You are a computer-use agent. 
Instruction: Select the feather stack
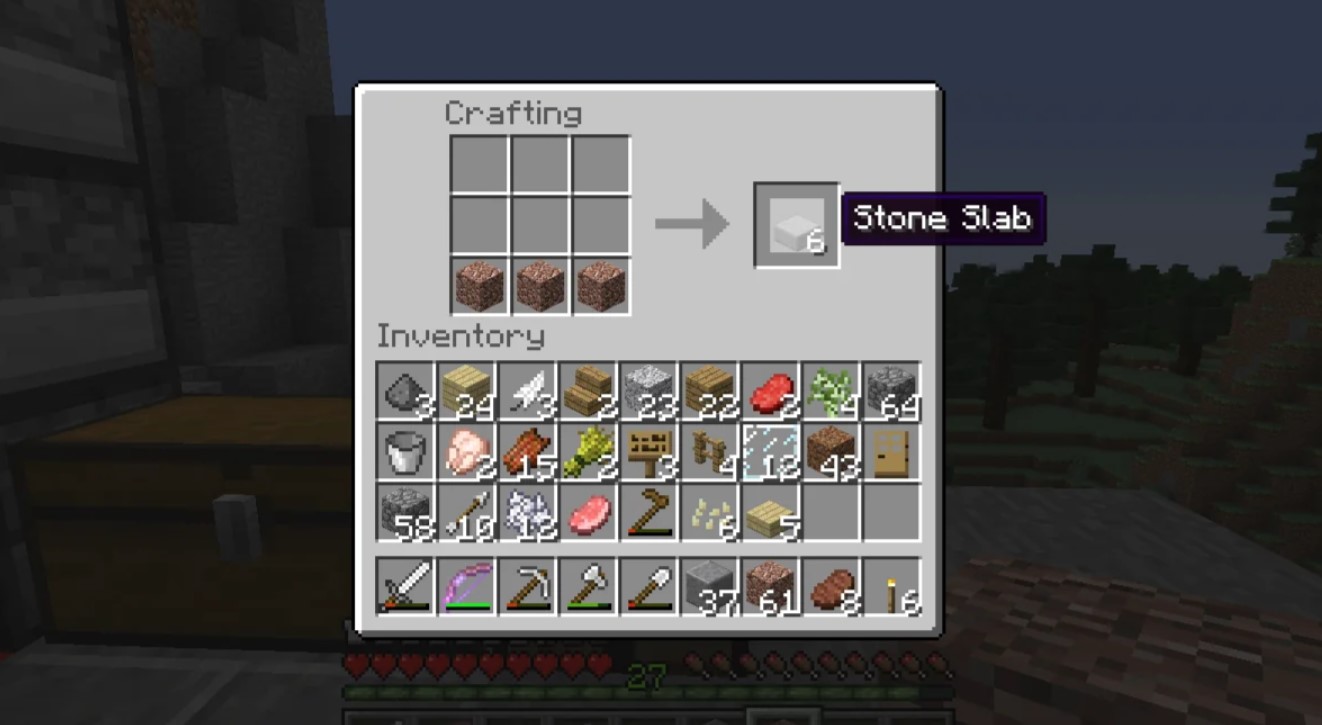point(527,391)
